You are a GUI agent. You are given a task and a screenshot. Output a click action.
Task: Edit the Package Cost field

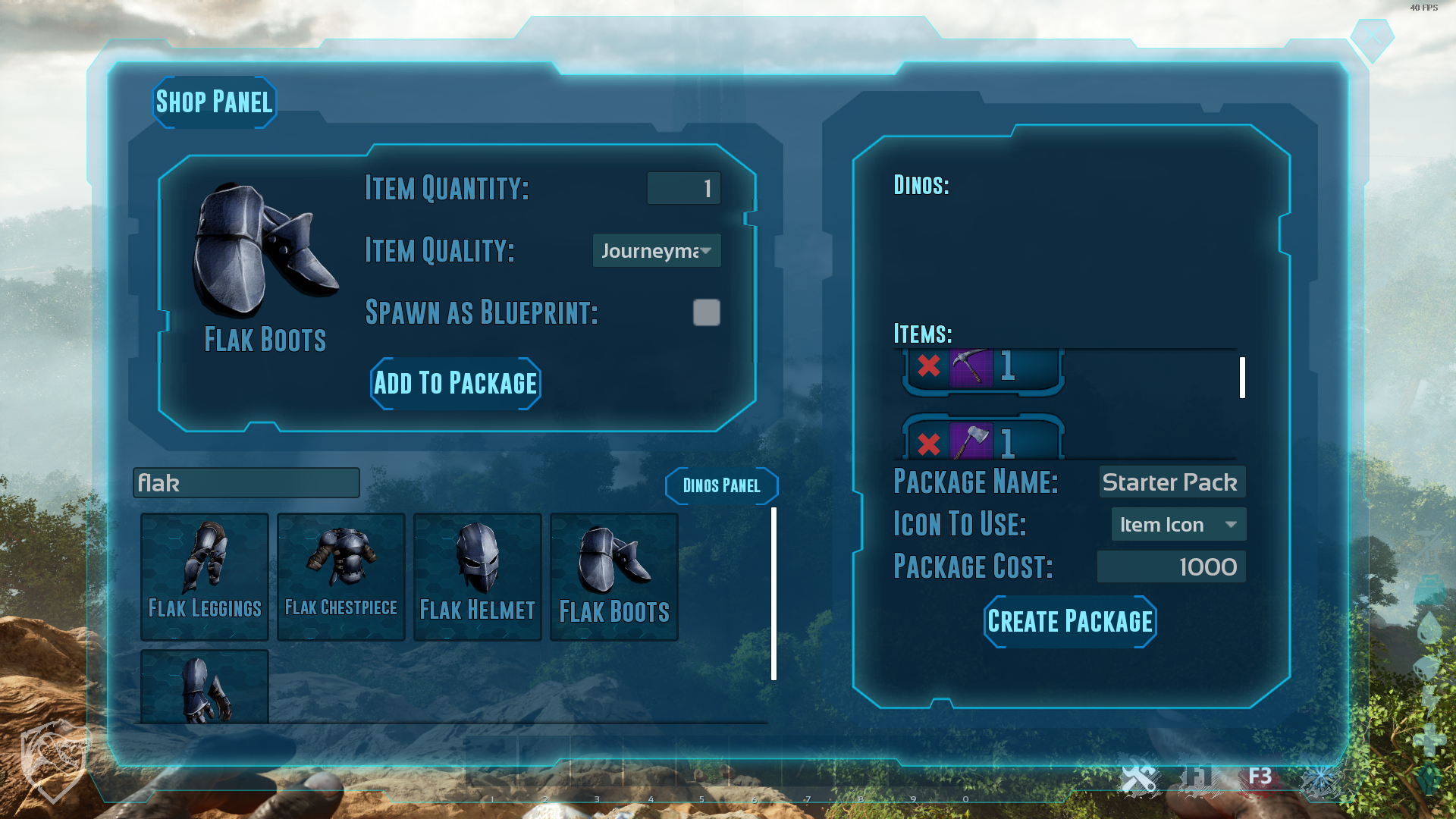(x=1171, y=567)
